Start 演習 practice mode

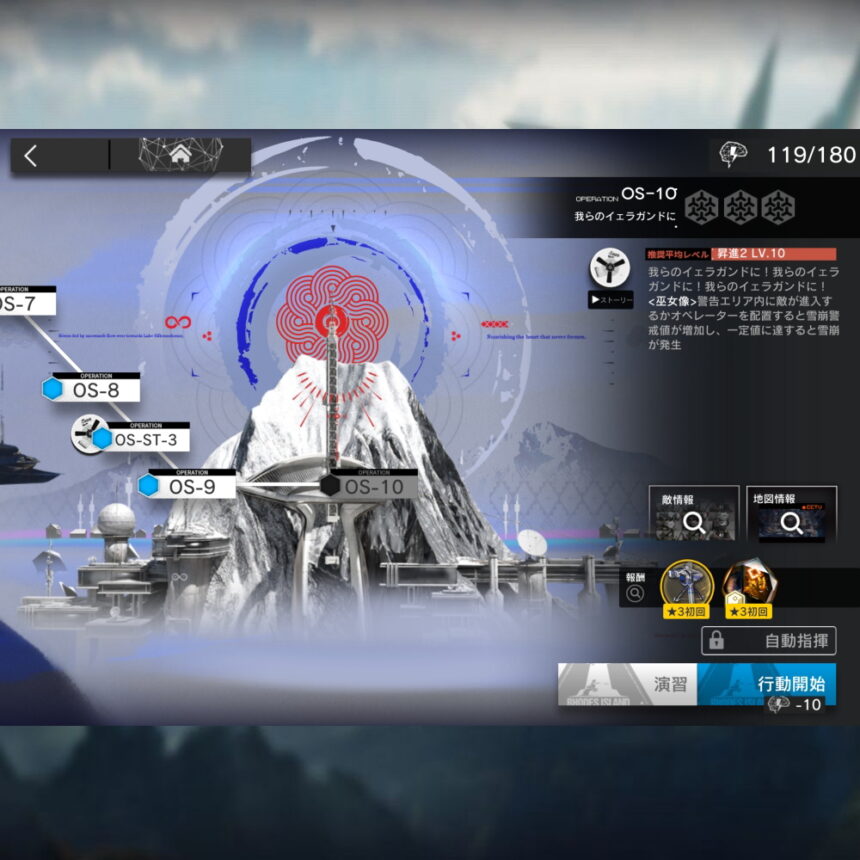pos(627,685)
